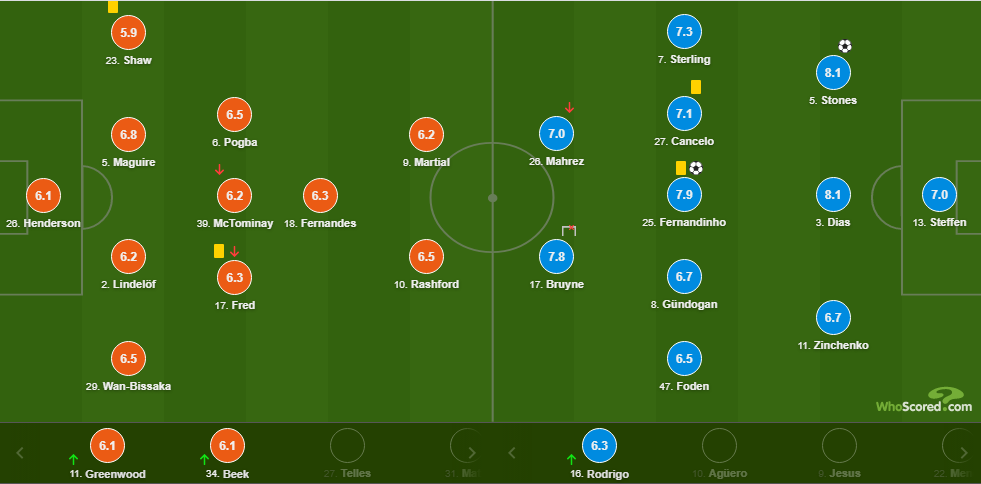Open McTominay's player marker
This screenshot has width=981, height=484.
(x=234, y=195)
